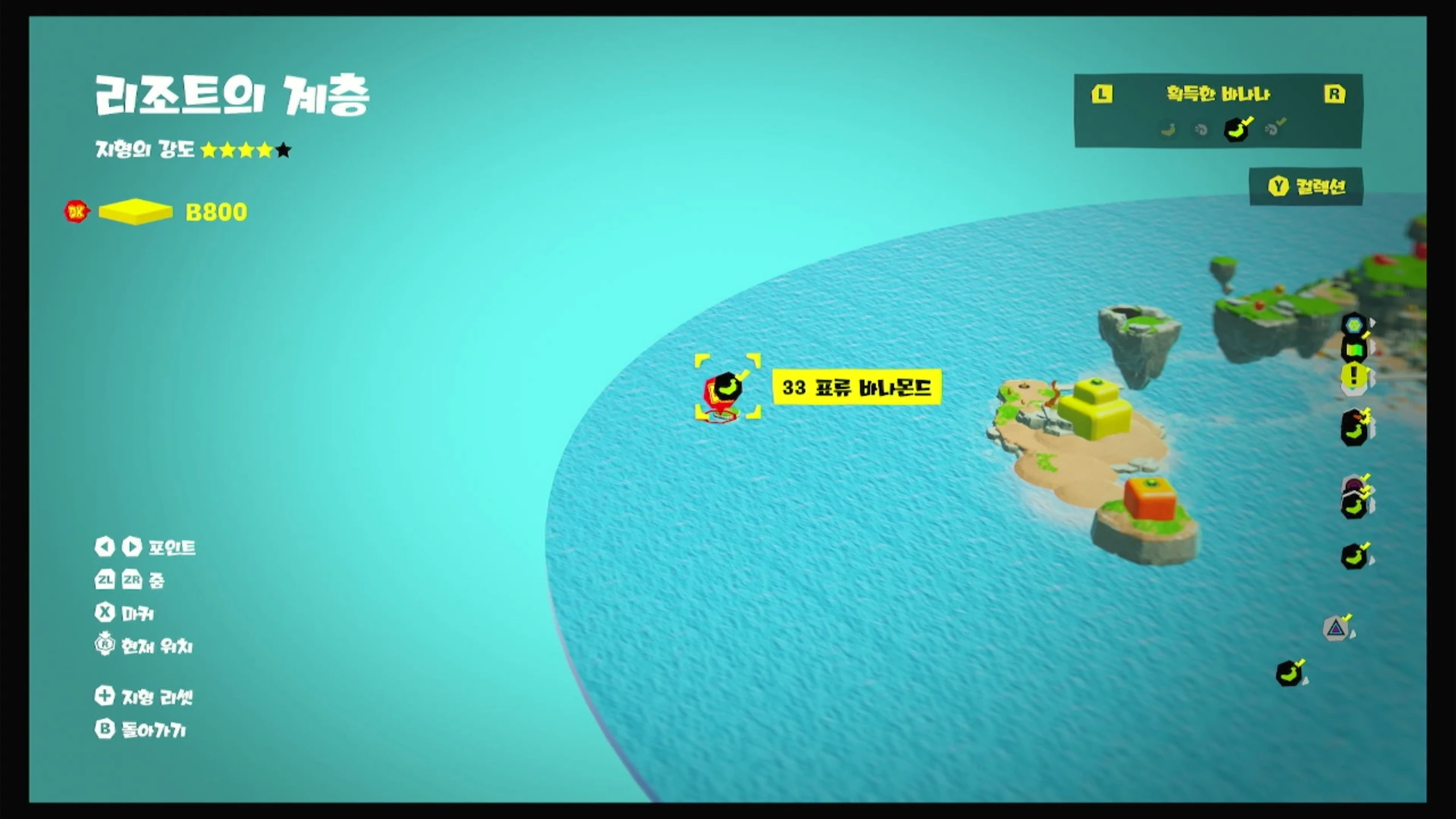Click the 33 표류 바나몬드 label

(x=857, y=387)
